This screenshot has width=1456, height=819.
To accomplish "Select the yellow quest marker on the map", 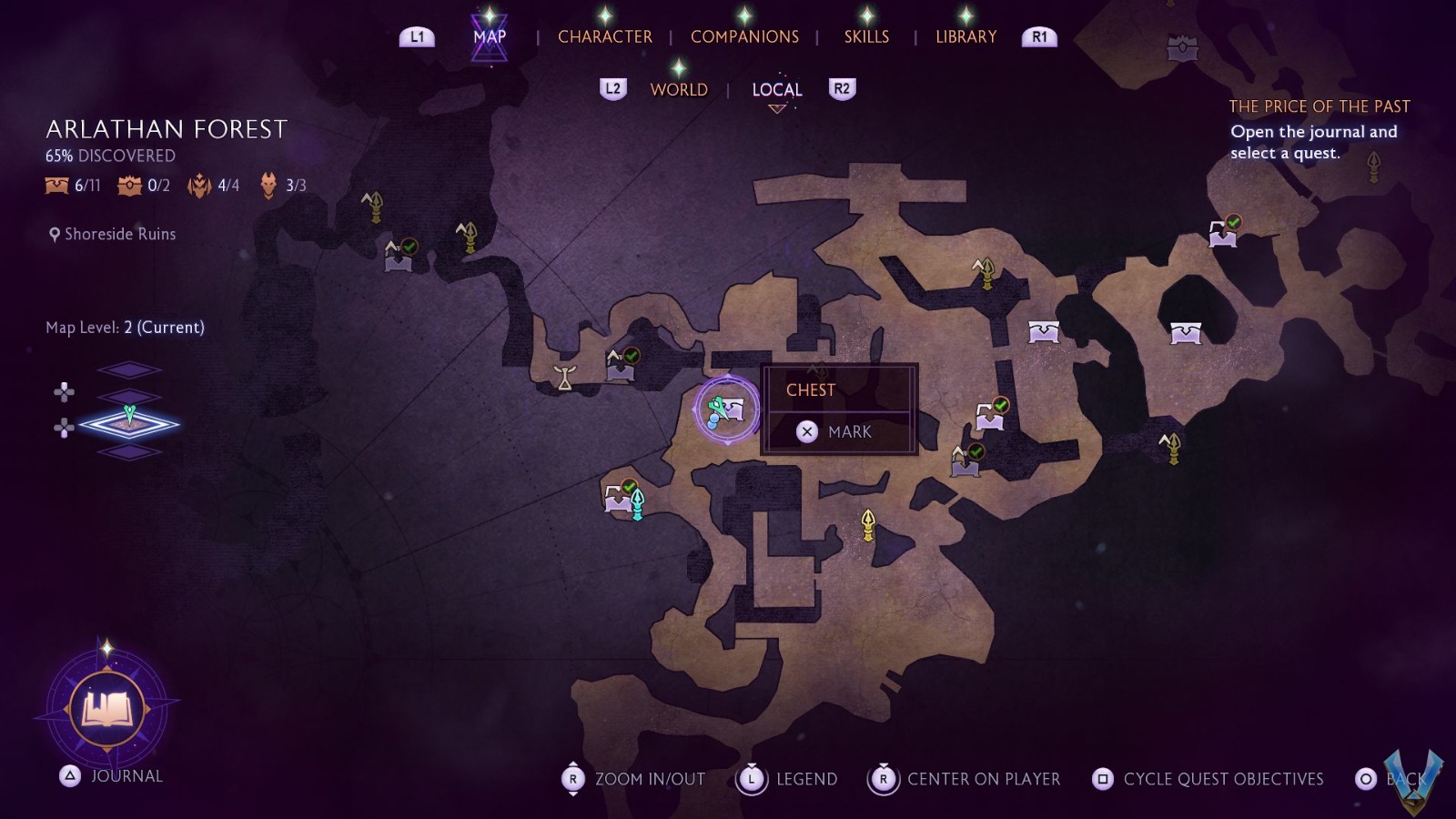I will (x=868, y=523).
